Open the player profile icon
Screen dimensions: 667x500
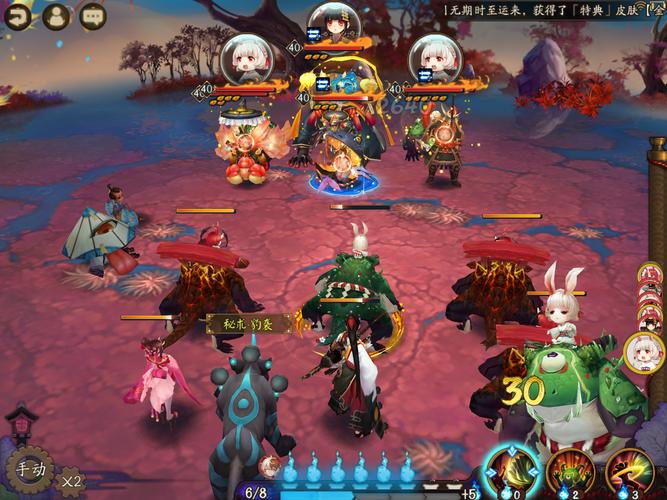coord(58,15)
